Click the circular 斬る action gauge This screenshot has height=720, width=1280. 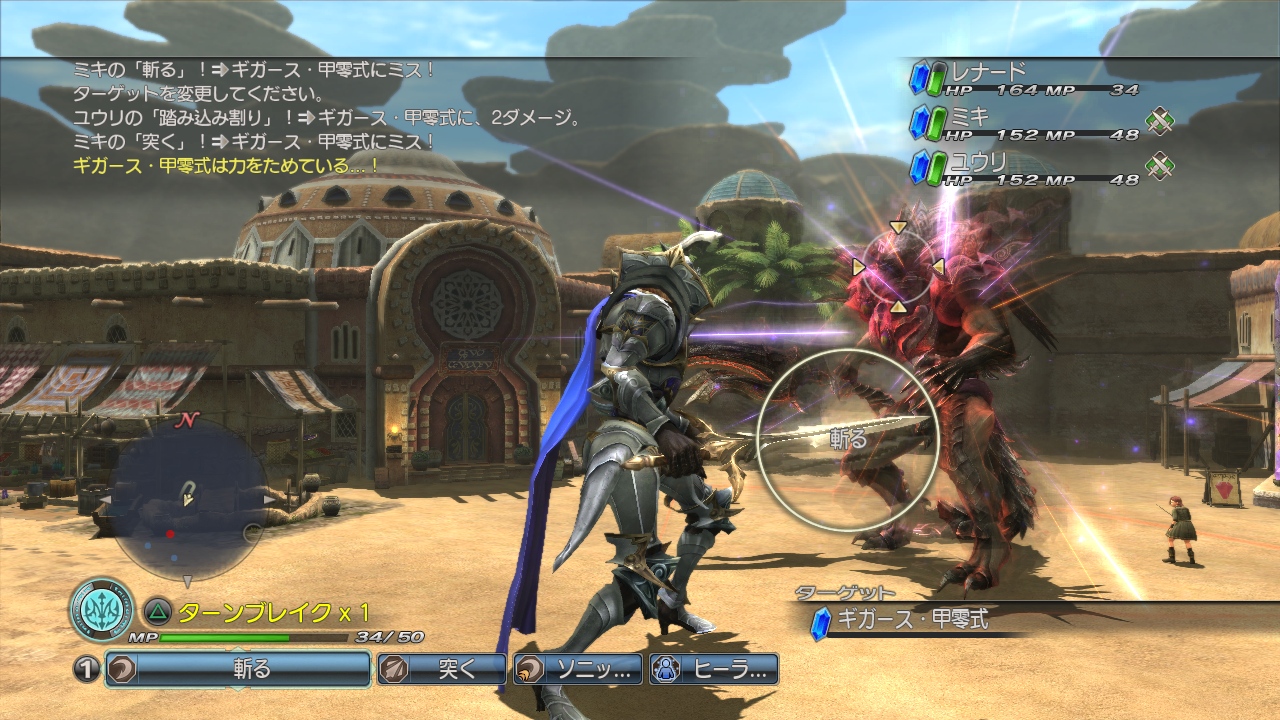click(847, 439)
